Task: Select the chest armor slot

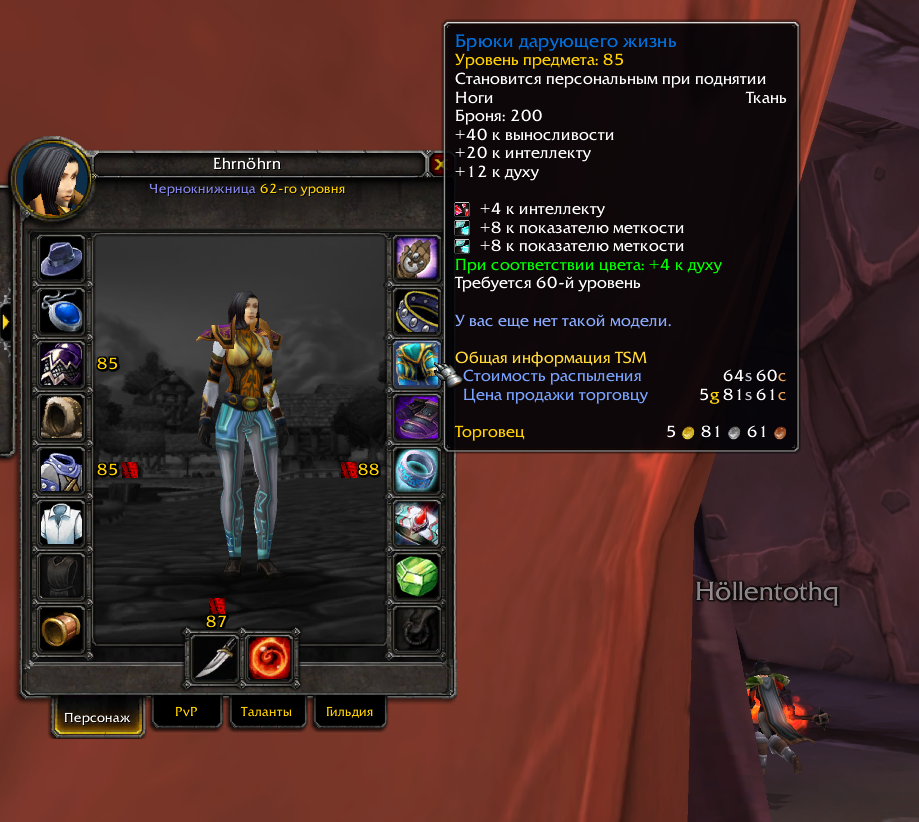Action: [x=62, y=469]
